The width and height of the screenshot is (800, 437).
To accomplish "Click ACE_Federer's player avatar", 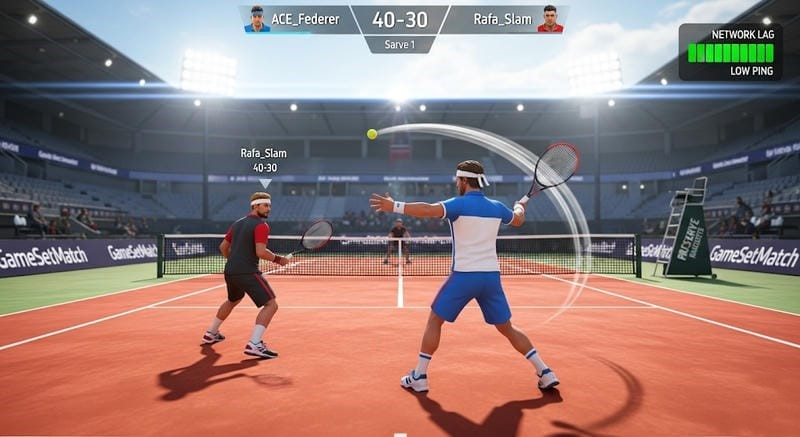I will [257, 19].
